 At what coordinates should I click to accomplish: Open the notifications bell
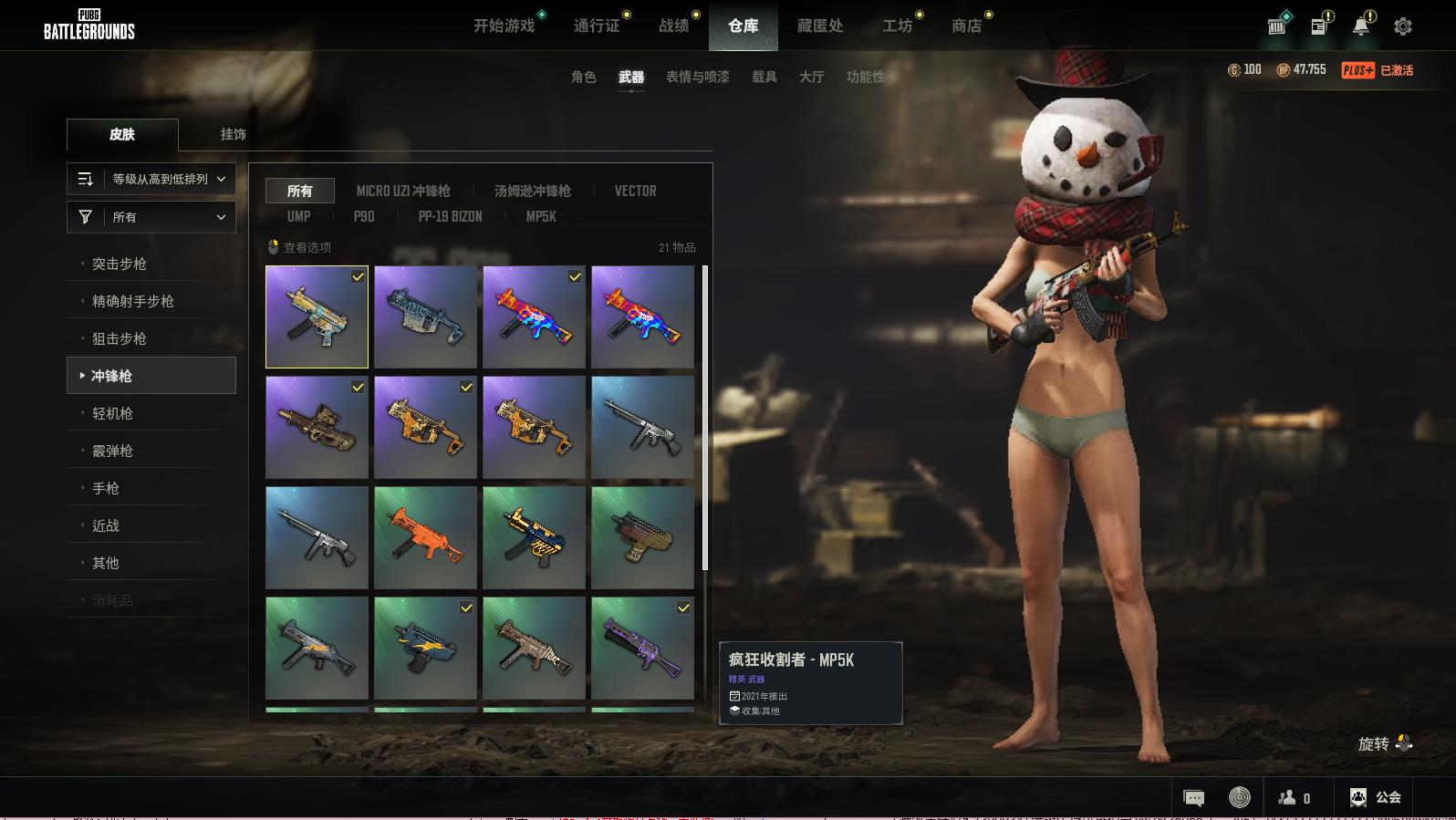(x=1360, y=26)
